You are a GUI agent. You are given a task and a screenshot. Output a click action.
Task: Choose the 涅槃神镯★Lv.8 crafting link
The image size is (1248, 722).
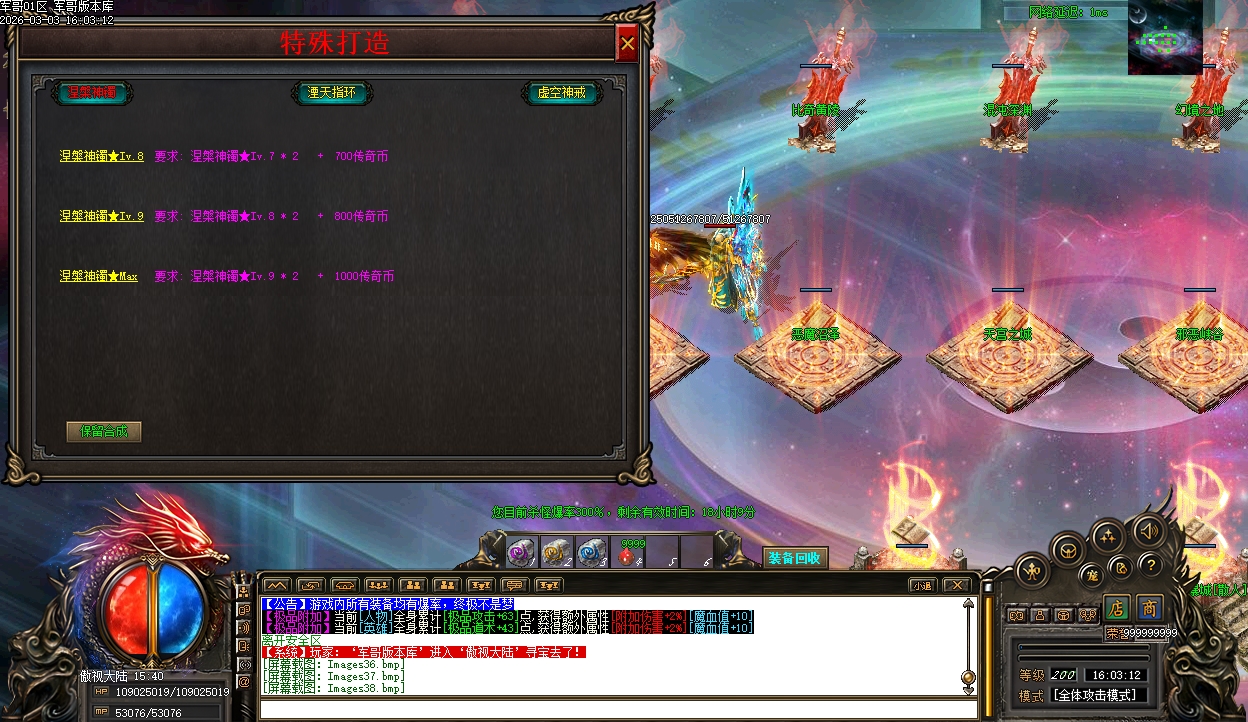coord(101,157)
